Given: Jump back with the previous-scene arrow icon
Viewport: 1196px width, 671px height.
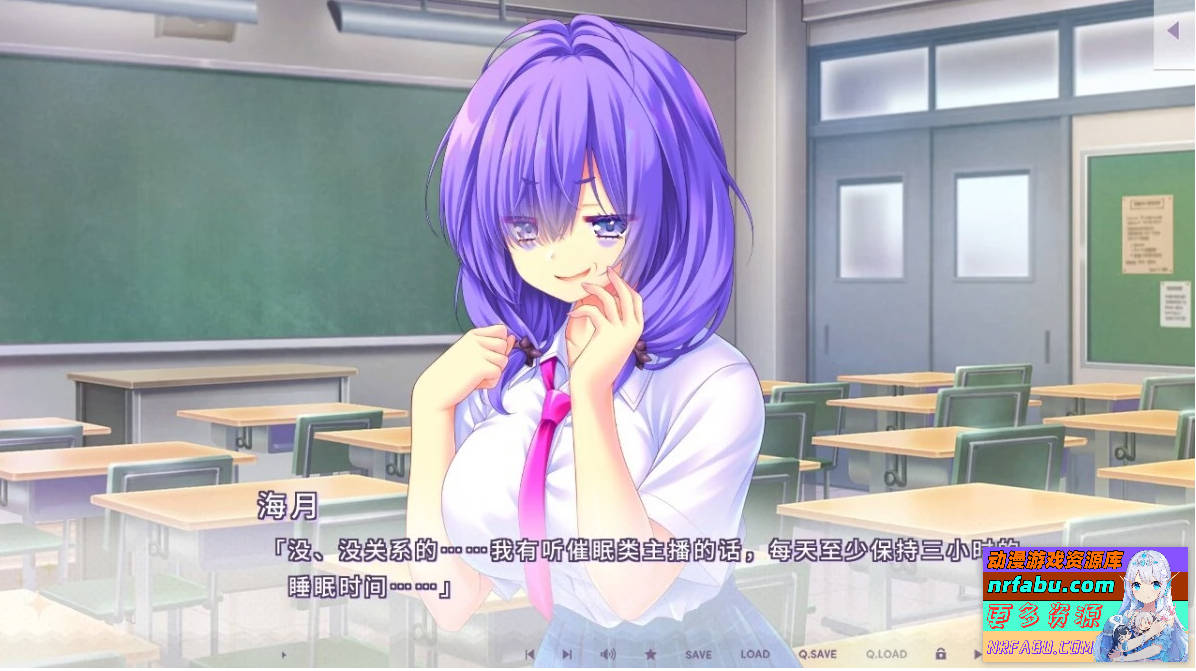Looking at the screenshot, I should [x=530, y=654].
